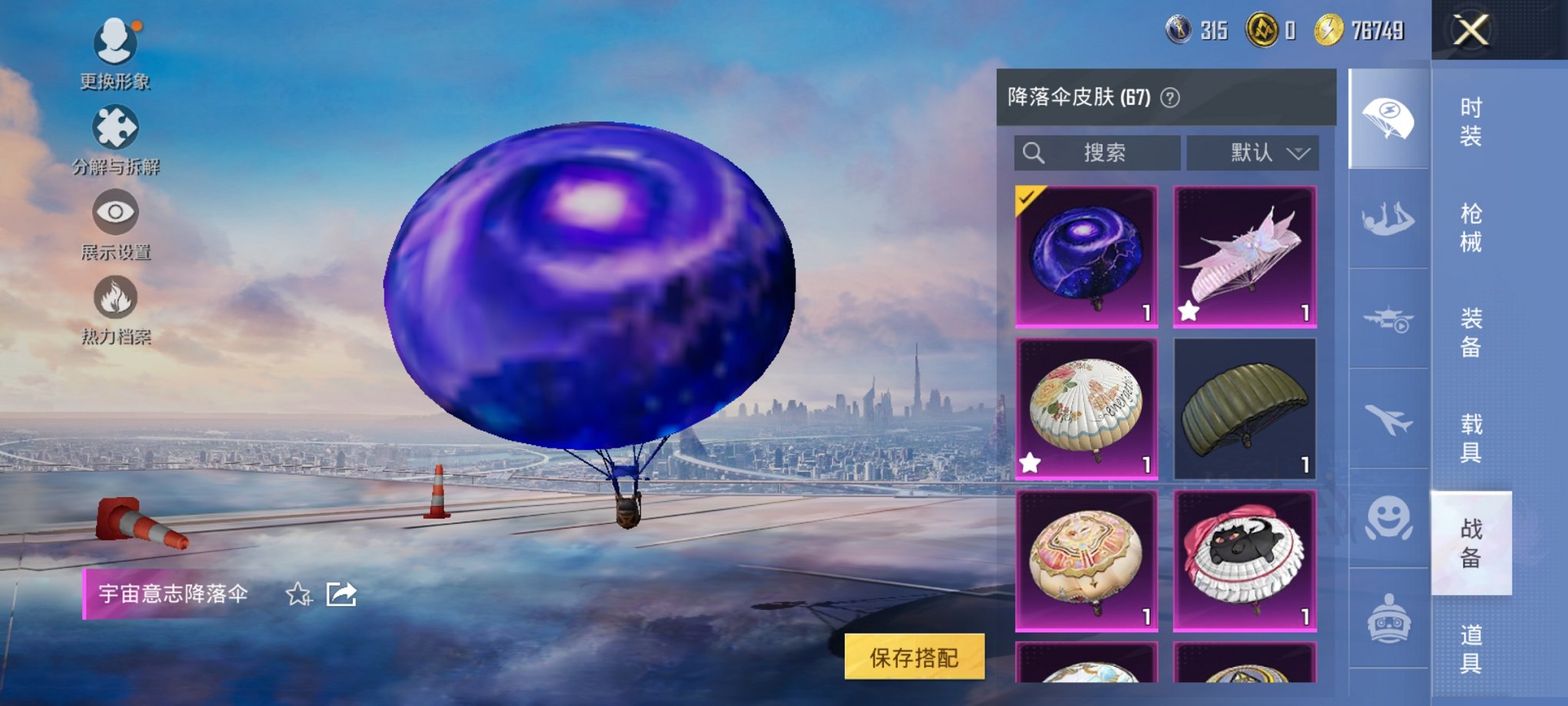Open the 默认 sort dropdown

[x=1253, y=152]
